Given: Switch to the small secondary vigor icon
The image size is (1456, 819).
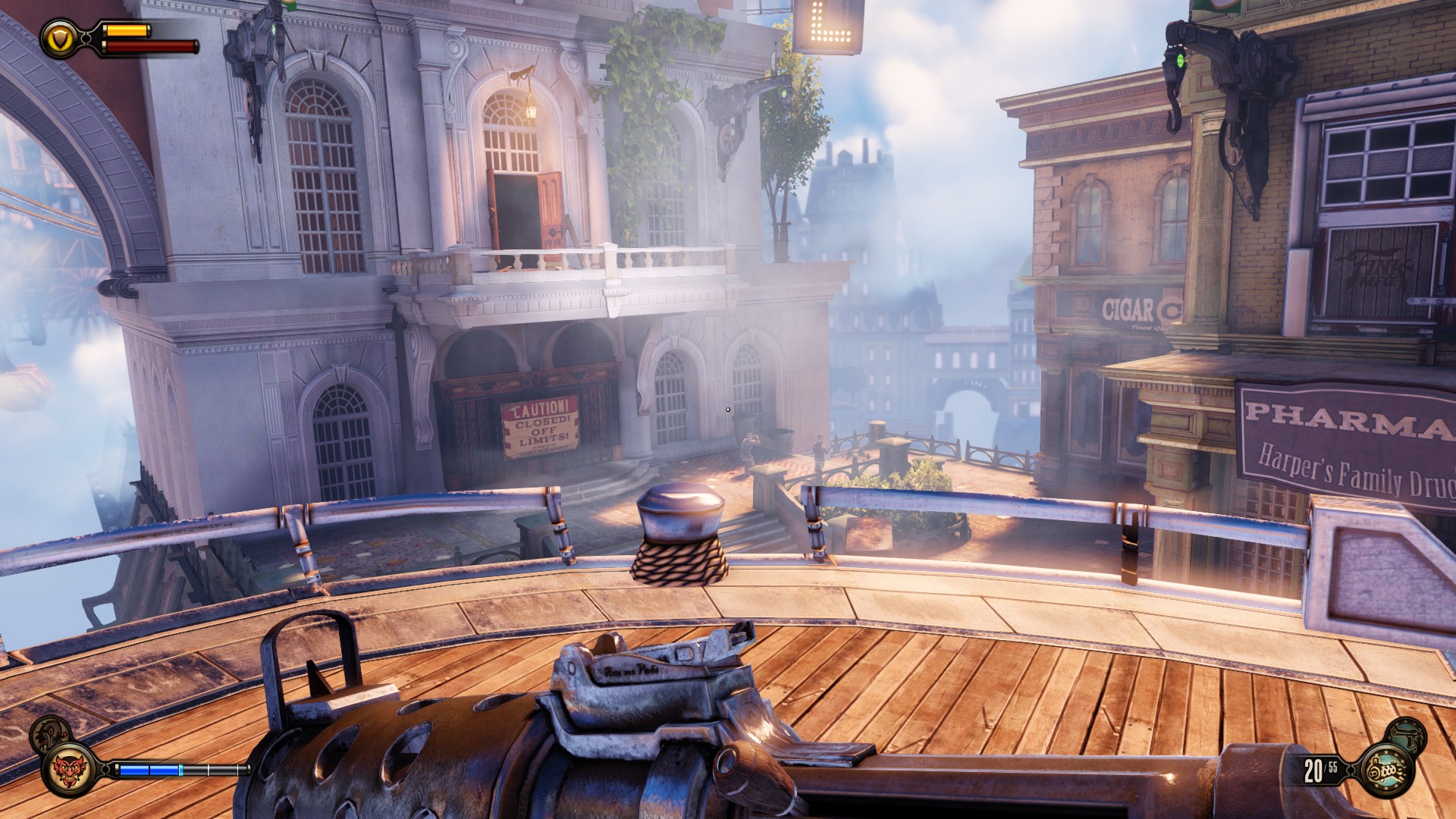Looking at the screenshot, I should click(51, 733).
